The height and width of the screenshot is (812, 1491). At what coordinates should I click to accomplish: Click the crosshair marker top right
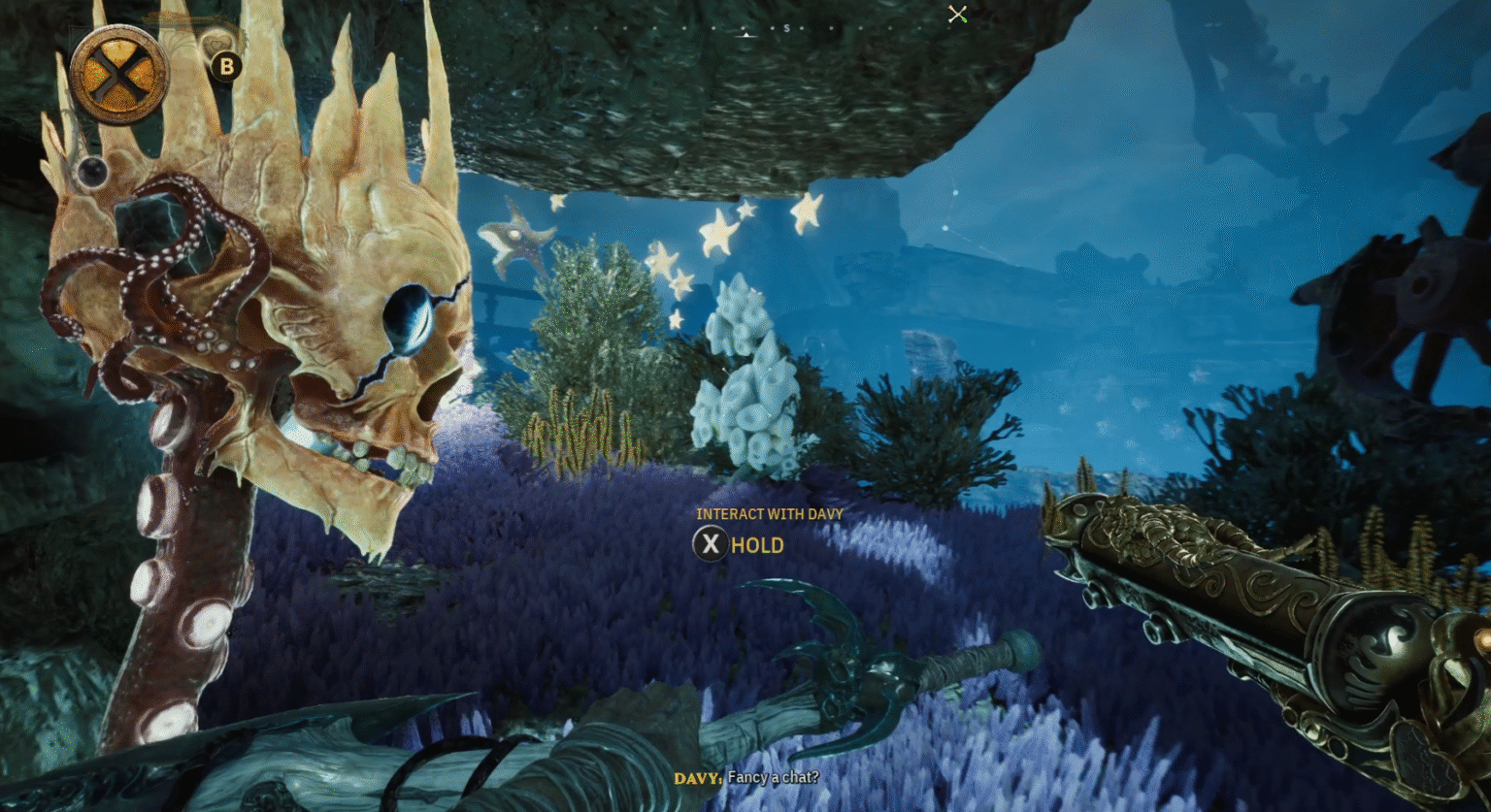pos(957,14)
